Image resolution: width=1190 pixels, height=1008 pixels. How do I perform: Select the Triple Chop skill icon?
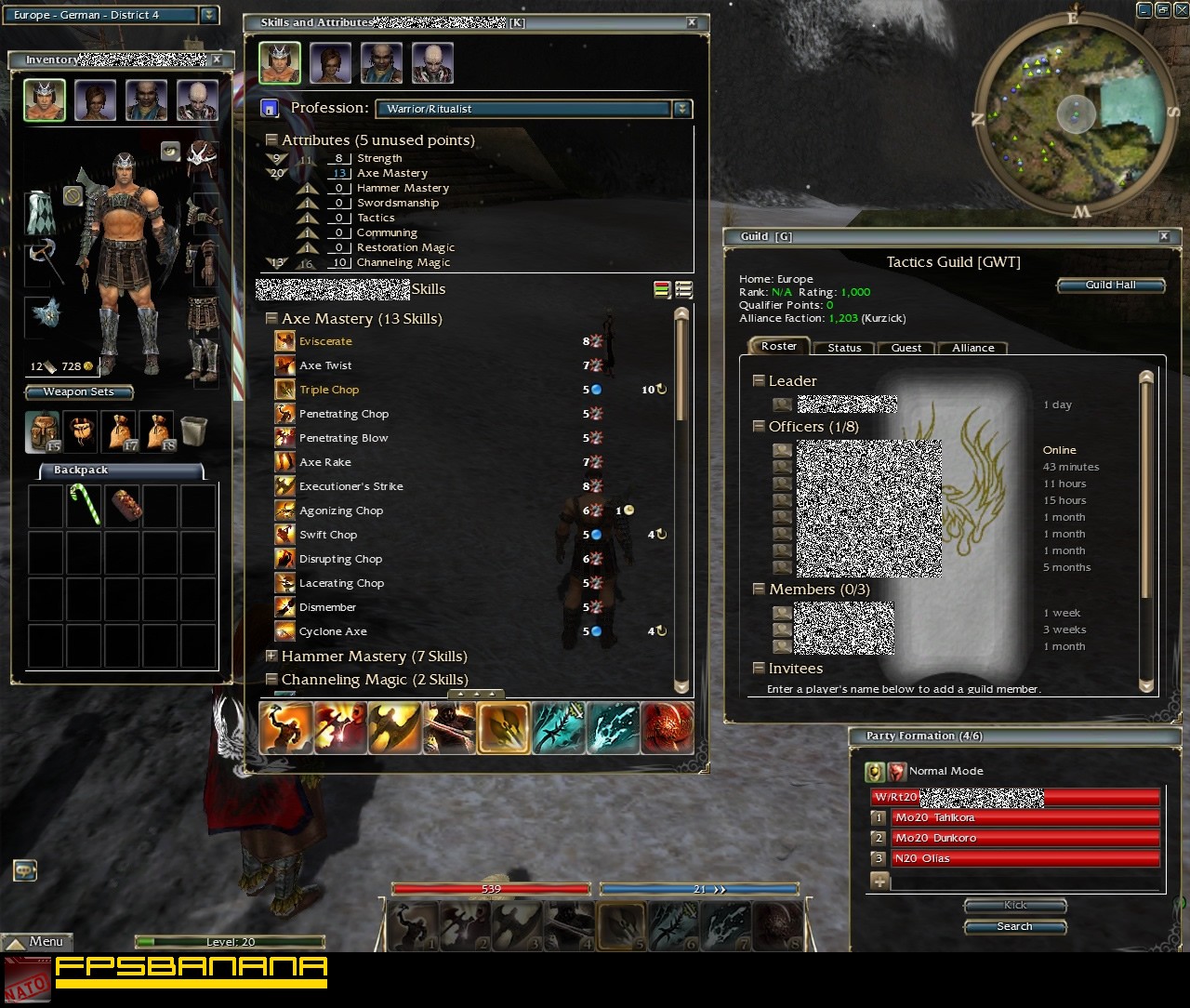[x=284, y=390]
